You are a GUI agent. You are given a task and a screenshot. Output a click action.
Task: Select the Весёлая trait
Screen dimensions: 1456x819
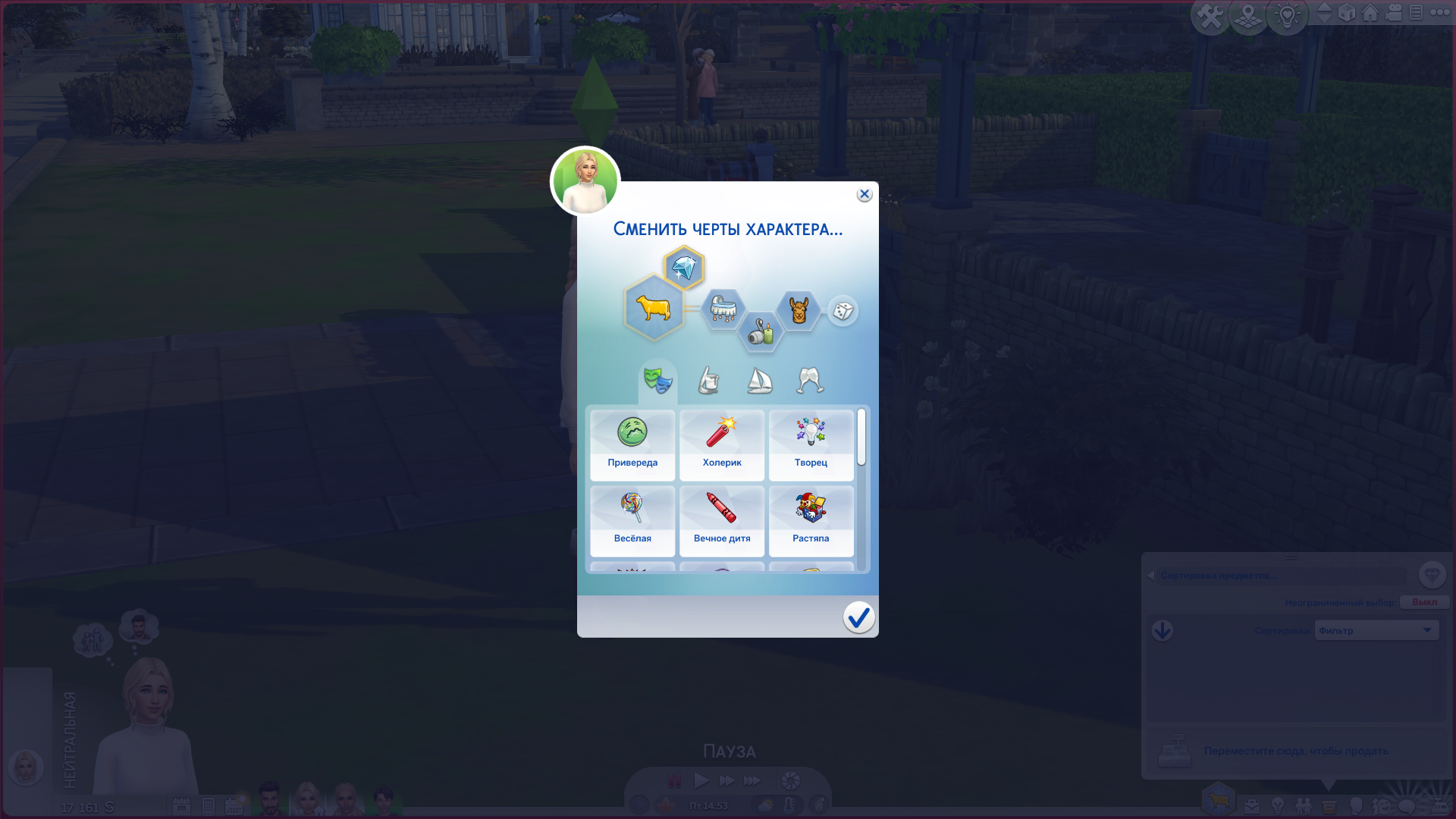(632, 521)
